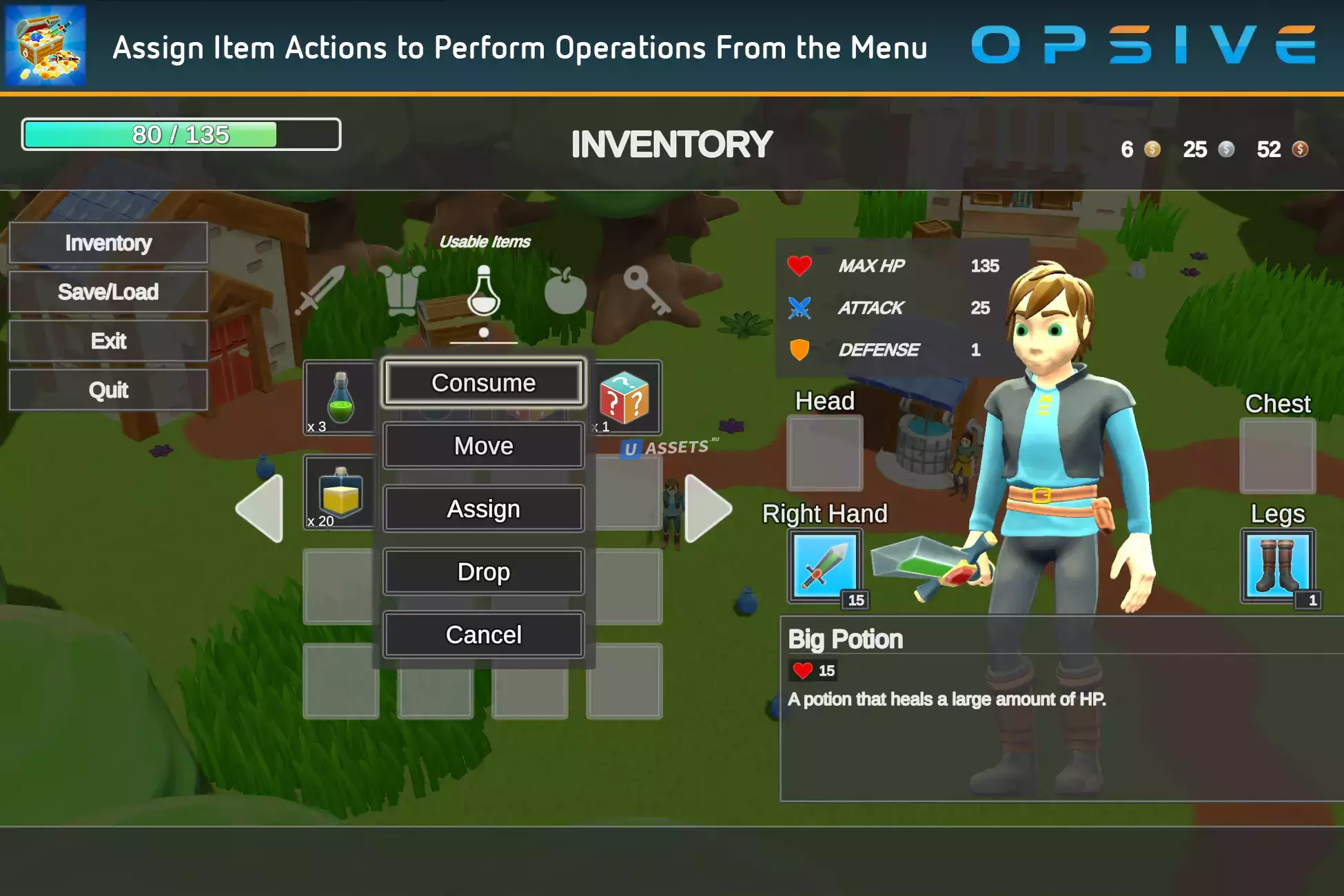The height and width of the screenshot is (896, 1344).
Task: Go to next inventory page with right arrow
Action: (x=708, y=509)
